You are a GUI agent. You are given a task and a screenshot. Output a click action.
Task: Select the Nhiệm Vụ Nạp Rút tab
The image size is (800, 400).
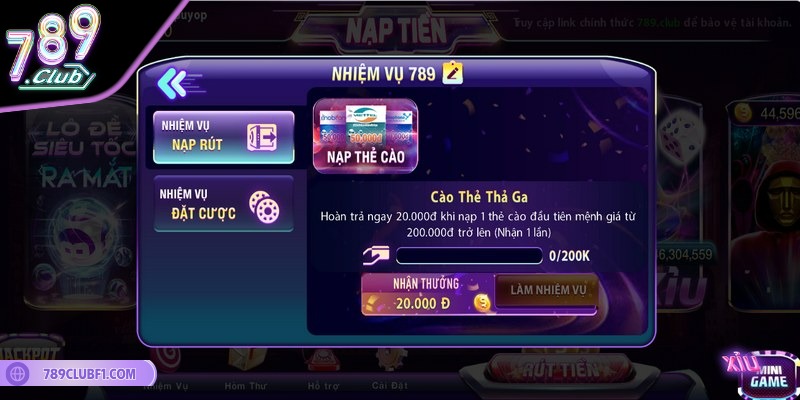click(x=223, y=137)
